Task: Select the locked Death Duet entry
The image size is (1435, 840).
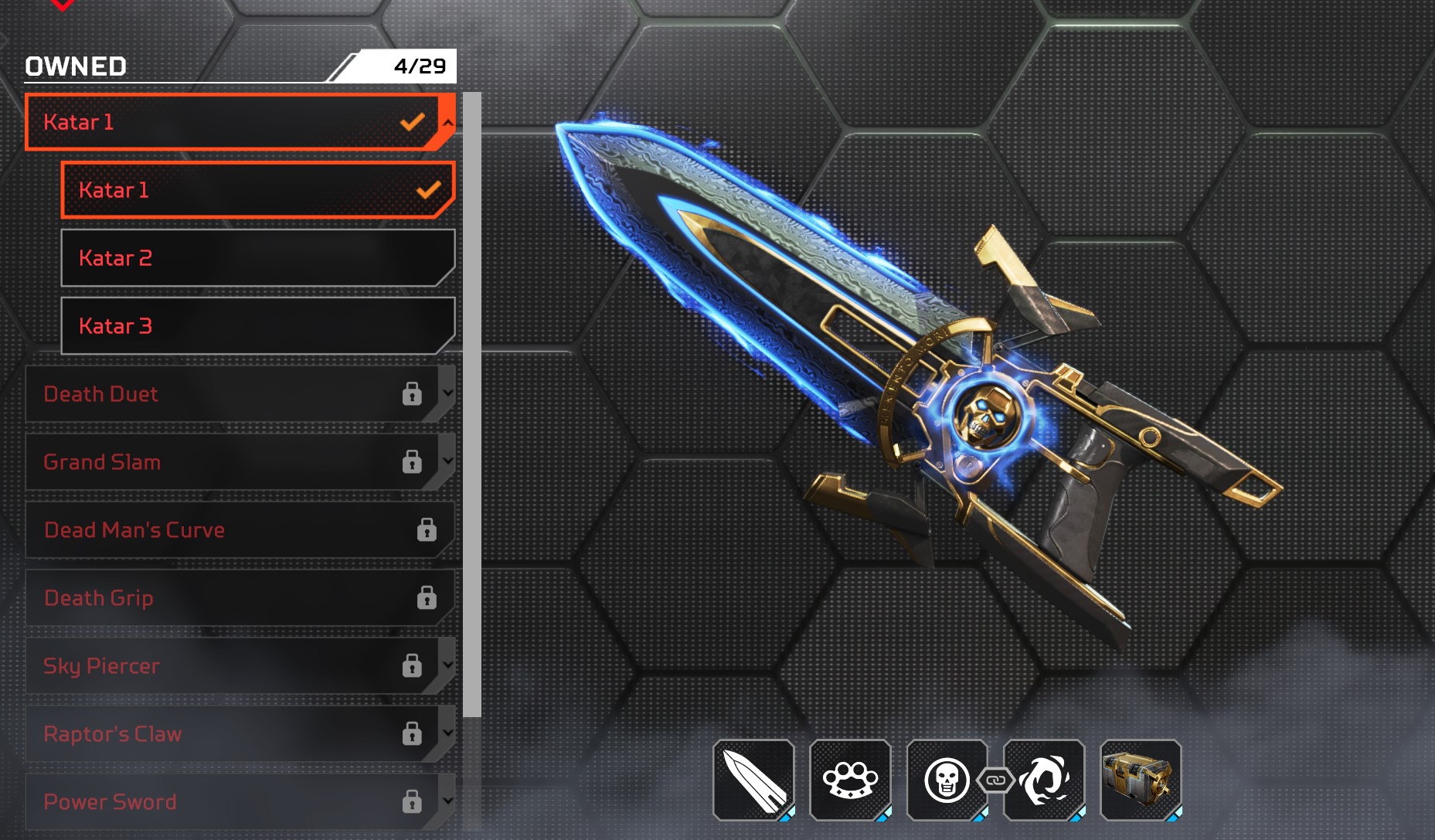Action: (224, 394)
